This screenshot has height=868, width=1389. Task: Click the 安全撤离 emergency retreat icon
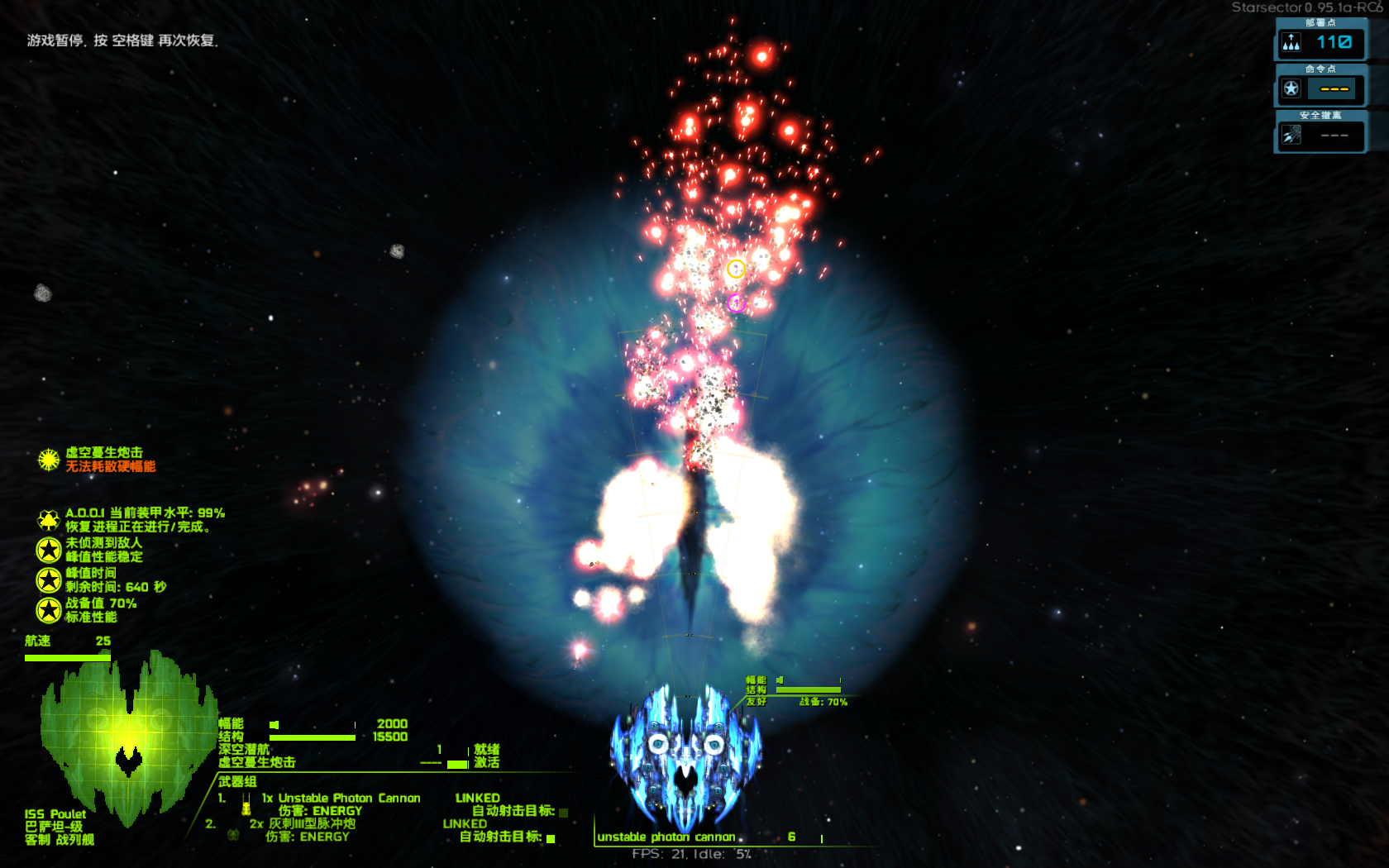(1291, 135)
